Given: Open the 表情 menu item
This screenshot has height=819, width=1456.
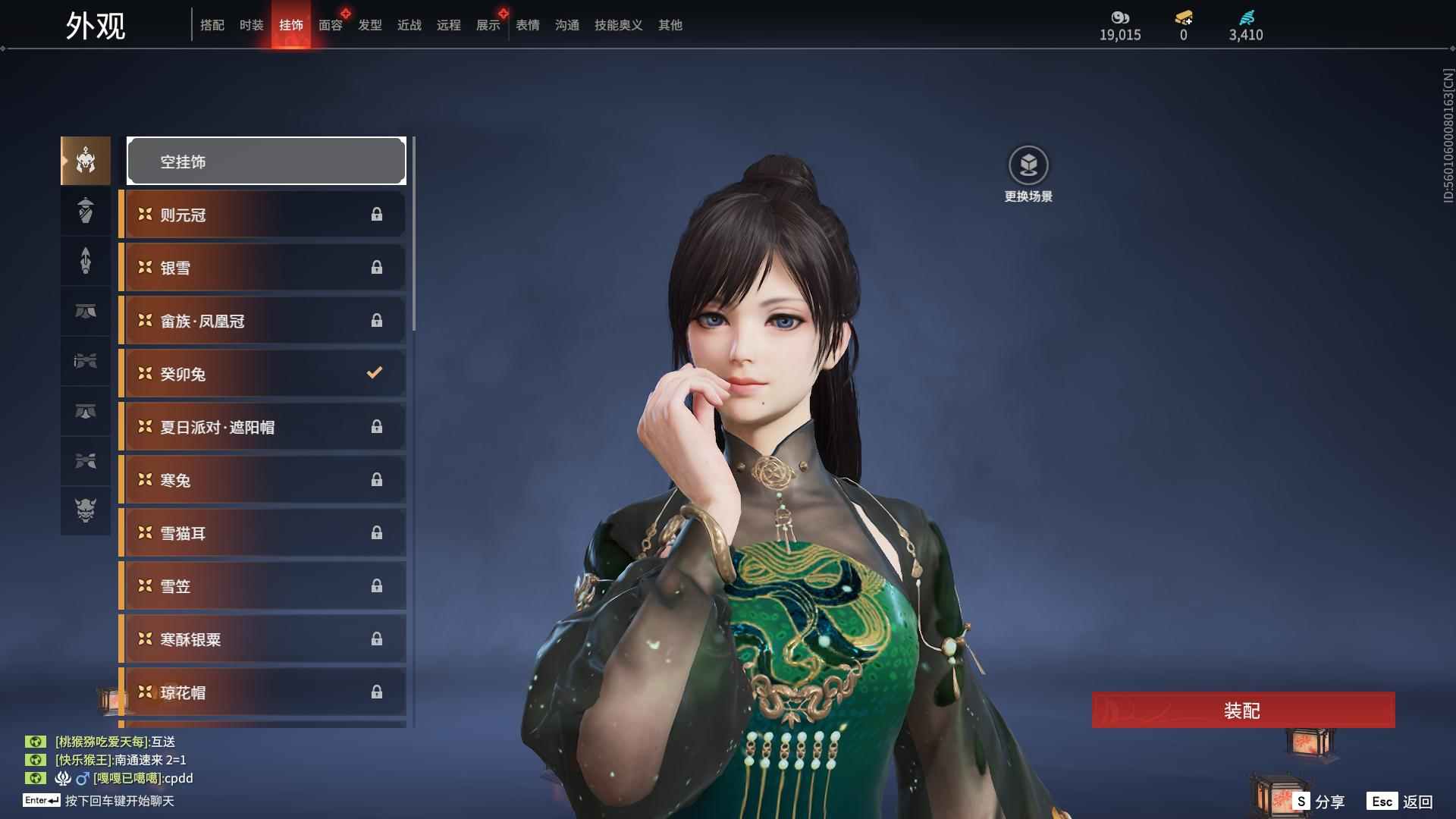Looking at the screenshot, I should coord(527,25).
